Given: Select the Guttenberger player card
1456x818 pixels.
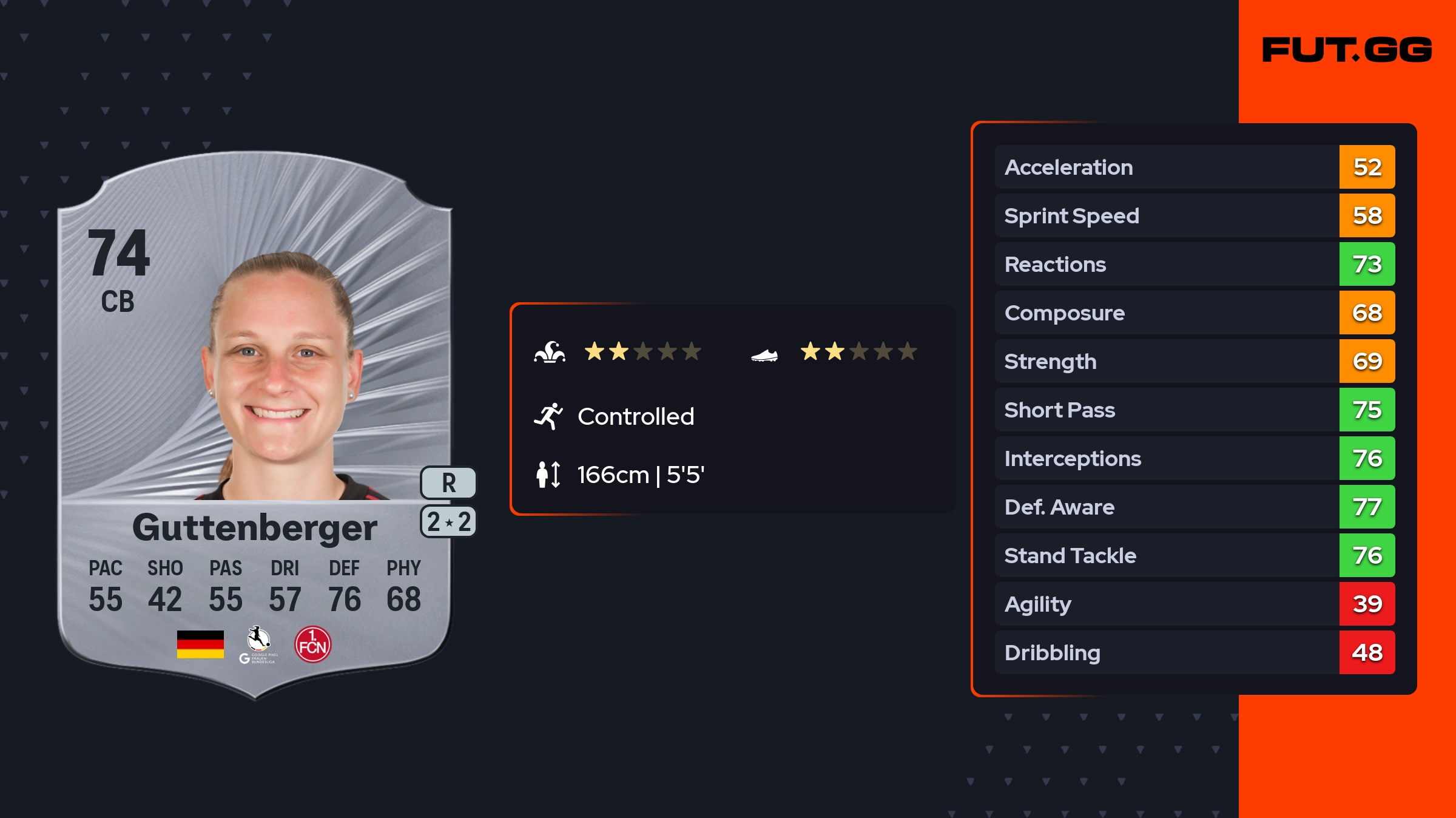Looking at the screenshot, I should point(255,425).
